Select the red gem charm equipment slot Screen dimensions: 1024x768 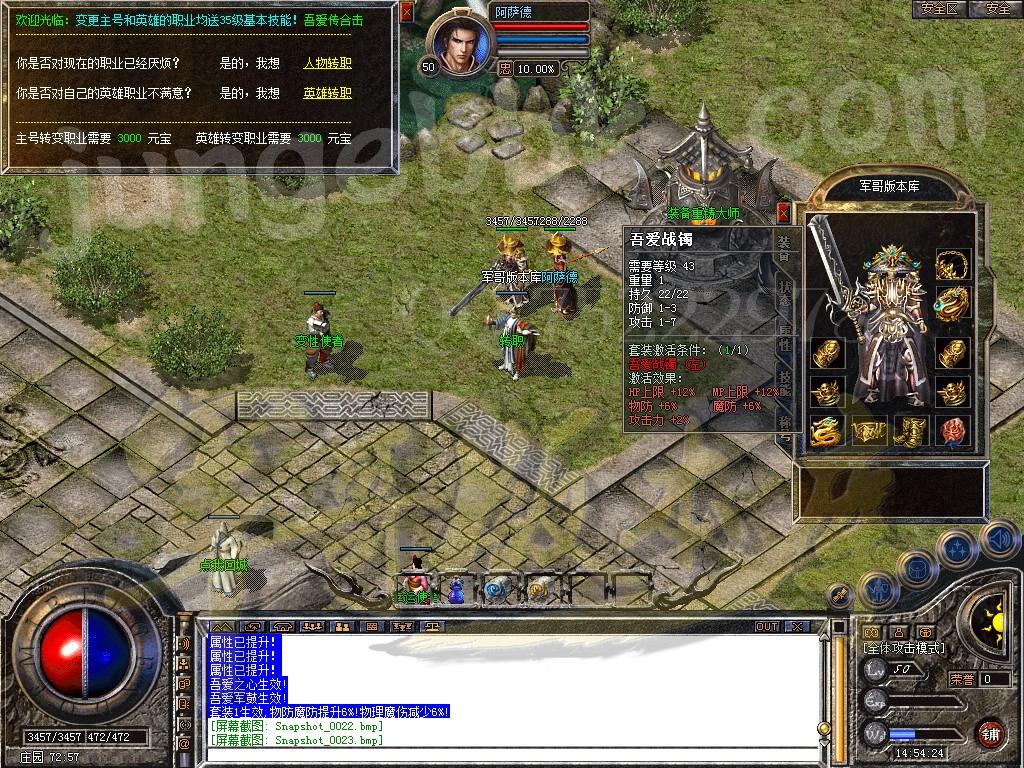(x=952, y=431)
